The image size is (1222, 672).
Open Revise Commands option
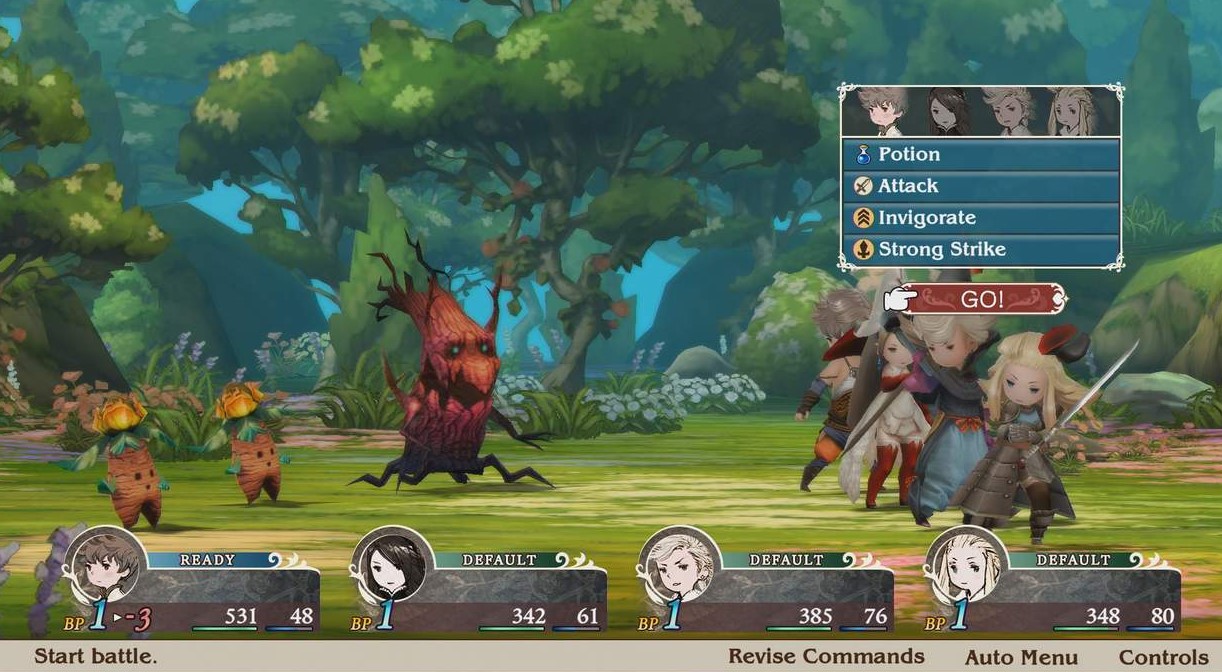pyautogui.click(x=826, y=657)
